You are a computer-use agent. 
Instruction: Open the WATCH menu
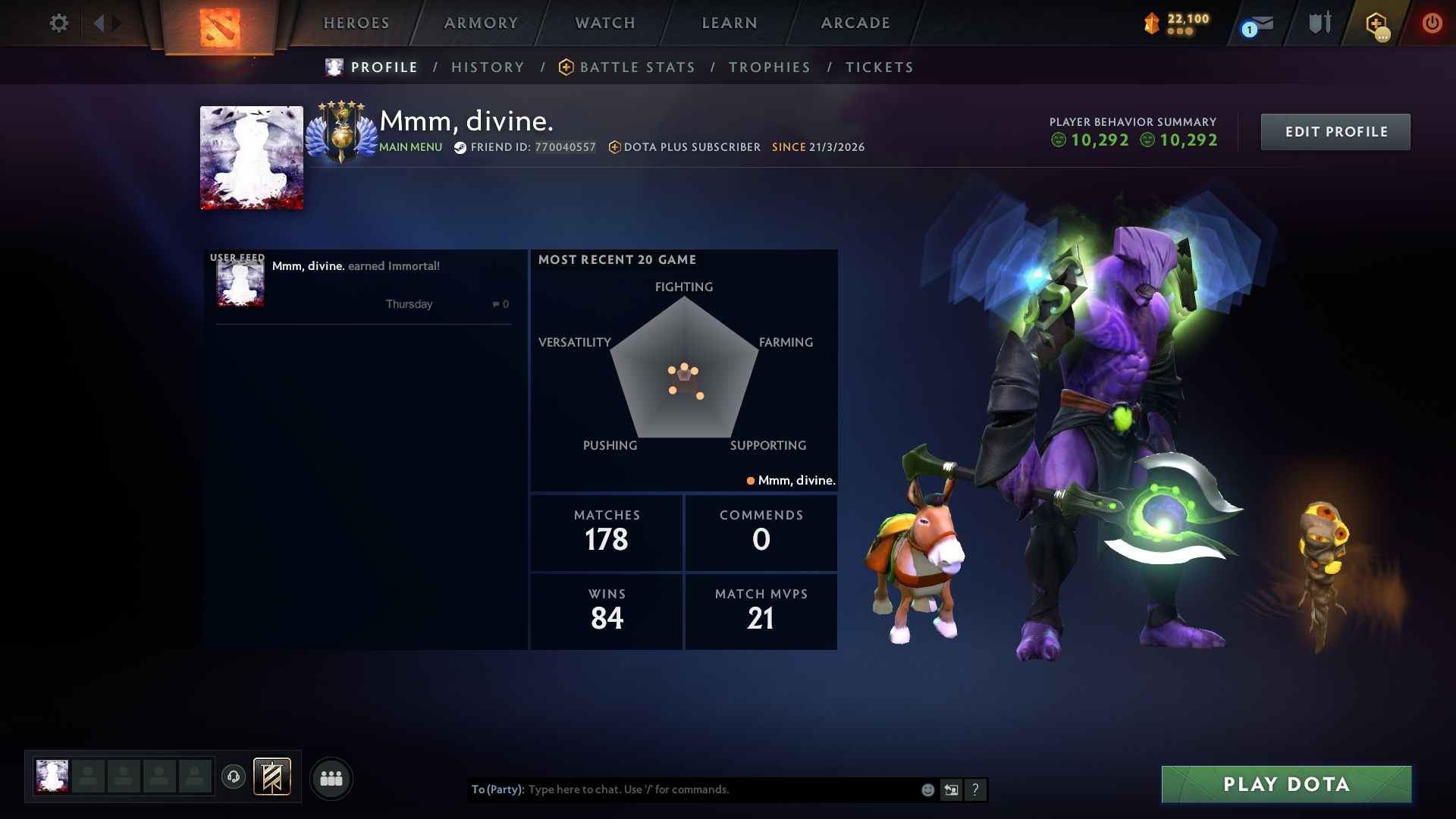tap(604, 23)
